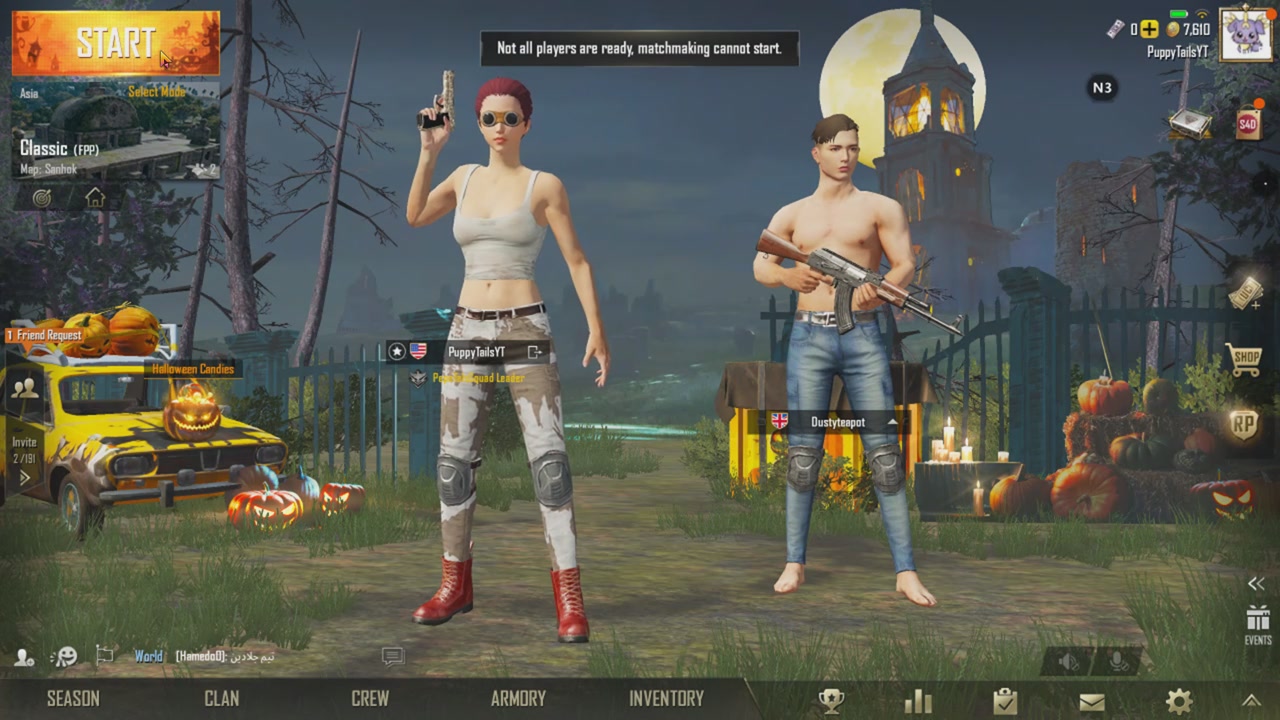Open the Mail envelope icon
The height and width of the screenshot is (720, 1280).
point(1092,702)
